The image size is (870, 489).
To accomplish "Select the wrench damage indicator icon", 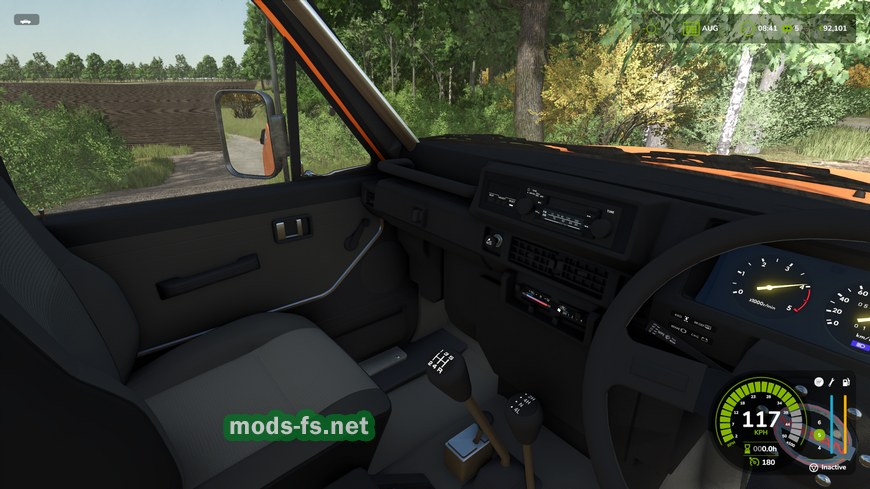I will click(x=829, y=381).
